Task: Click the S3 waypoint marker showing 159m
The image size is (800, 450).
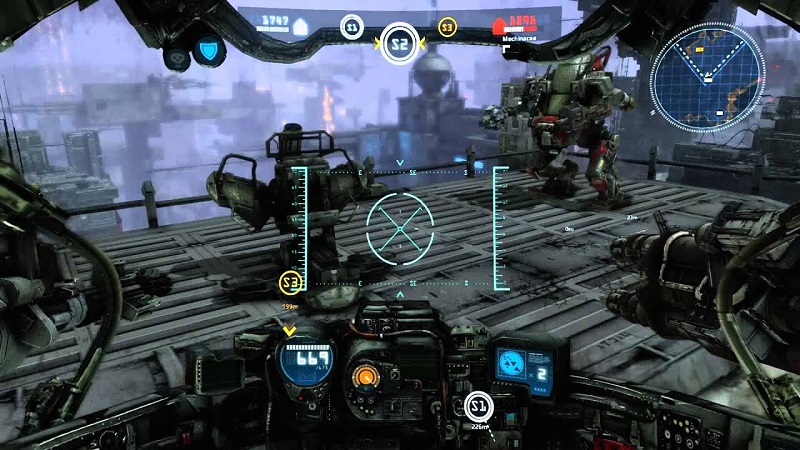Action: (x=291, y=283)
